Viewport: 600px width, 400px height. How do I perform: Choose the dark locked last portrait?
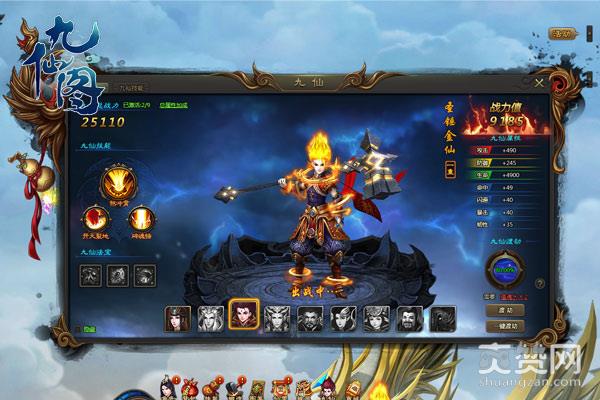click(x=443, y=318)
